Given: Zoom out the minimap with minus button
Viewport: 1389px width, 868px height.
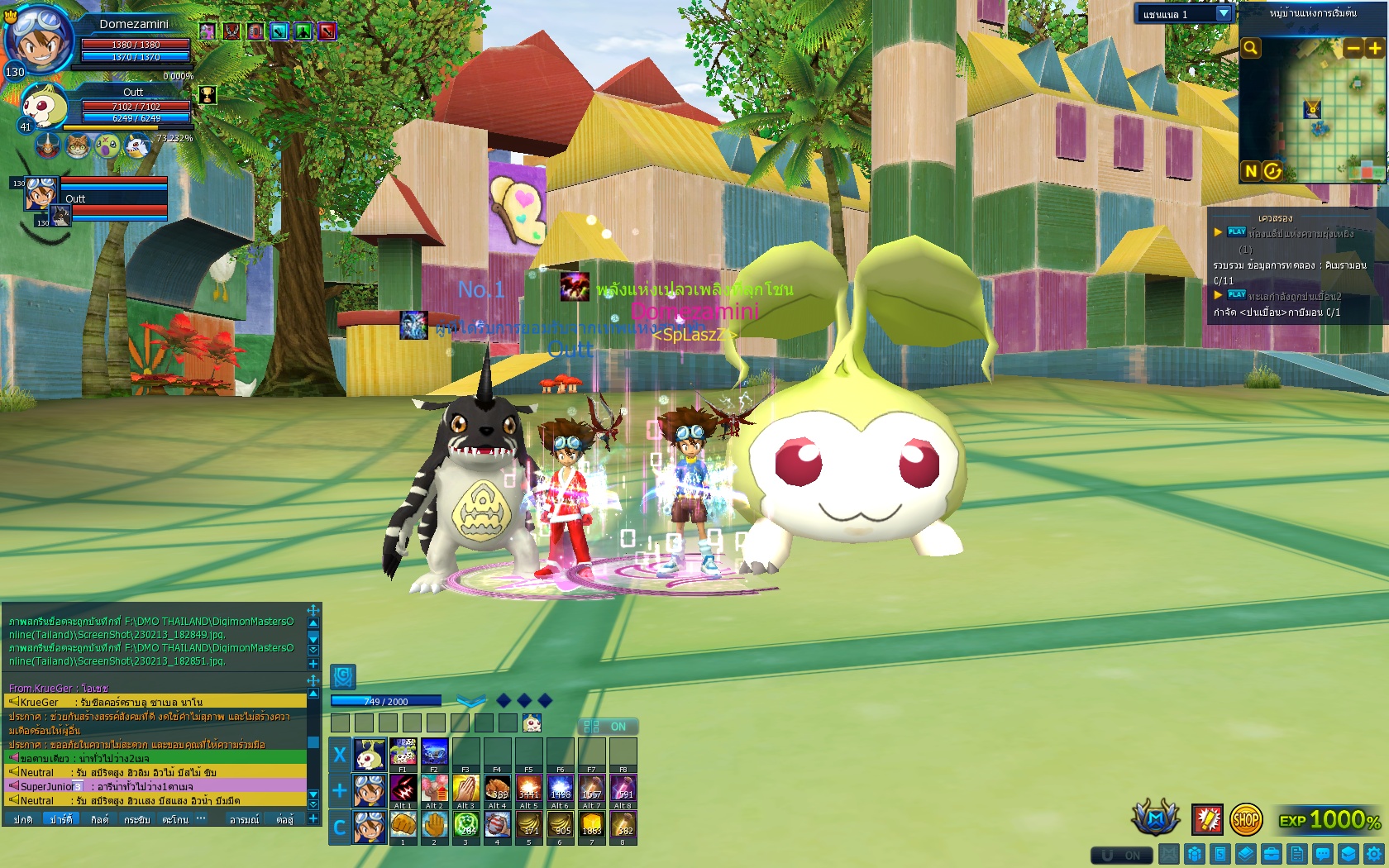Looking at the screenshot, I should click(x=1353, y=48).
